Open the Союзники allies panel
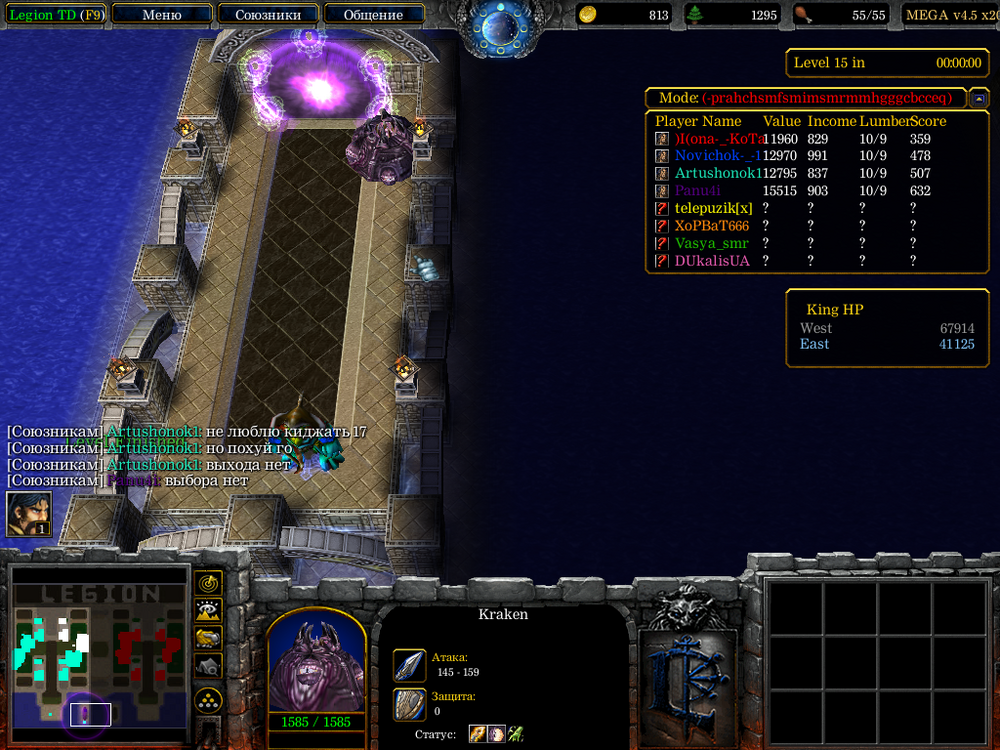Image resolution: width=1000 pixels, height=750 pixels. pyautogui.click(x=268, y=15)
